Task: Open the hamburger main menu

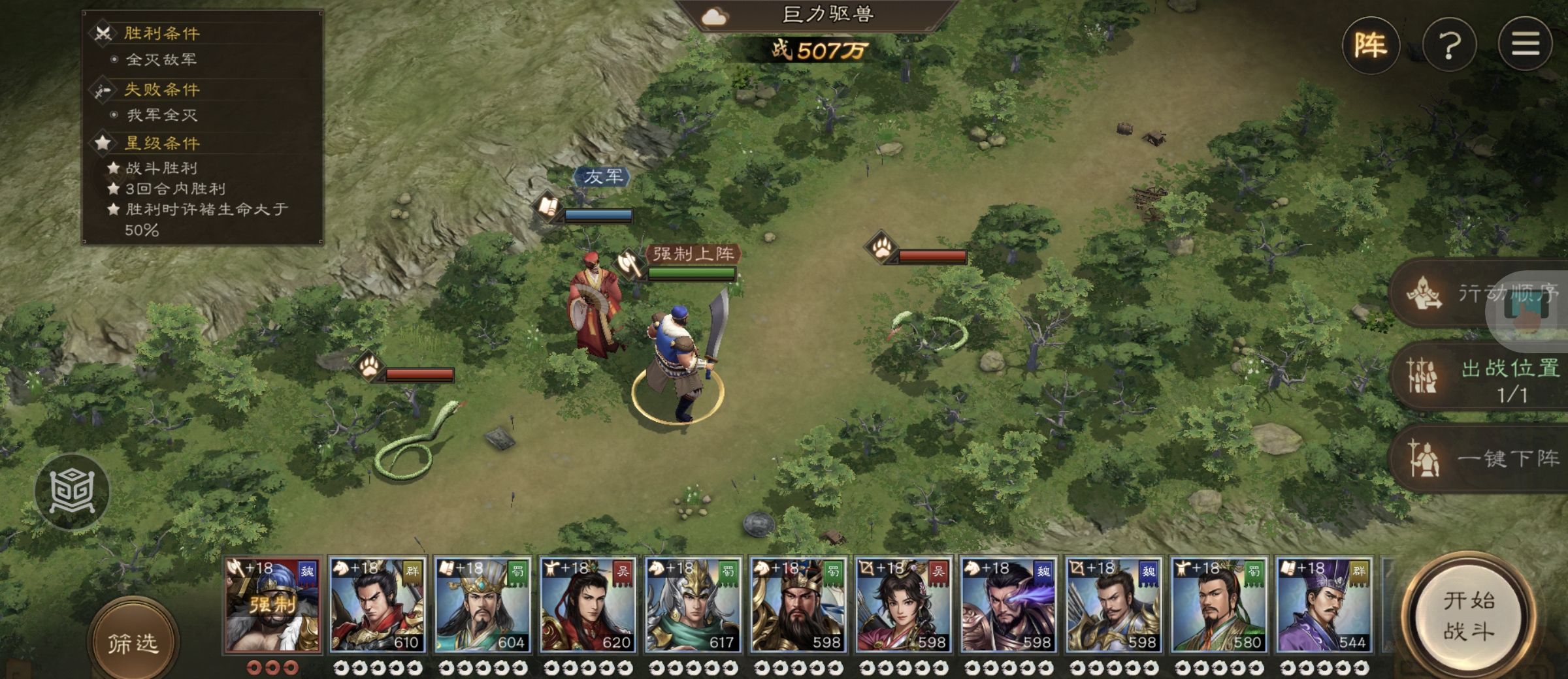Action: click(x=1525, y=45)
